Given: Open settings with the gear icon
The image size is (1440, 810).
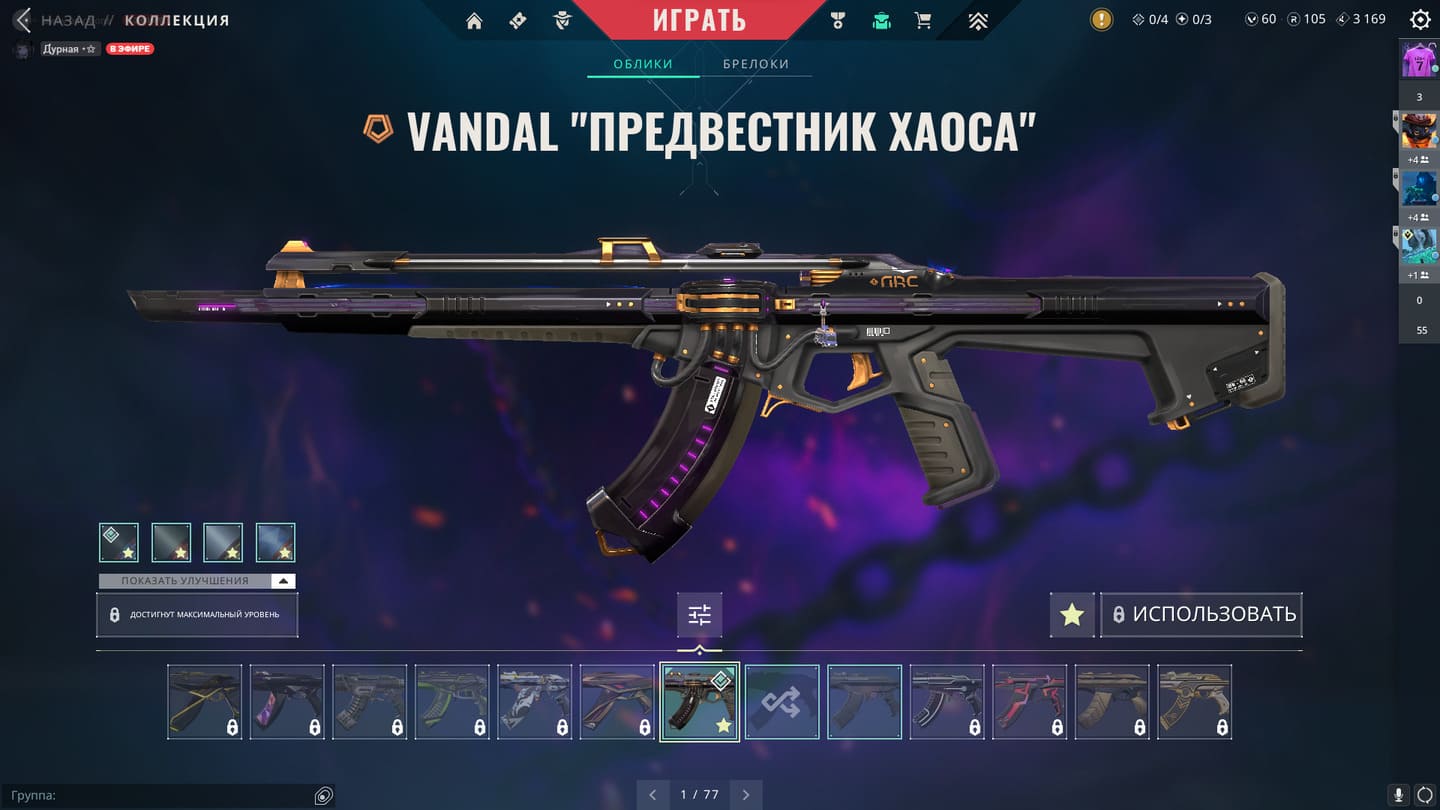Looking at the screenshot, I should 1419,19.
